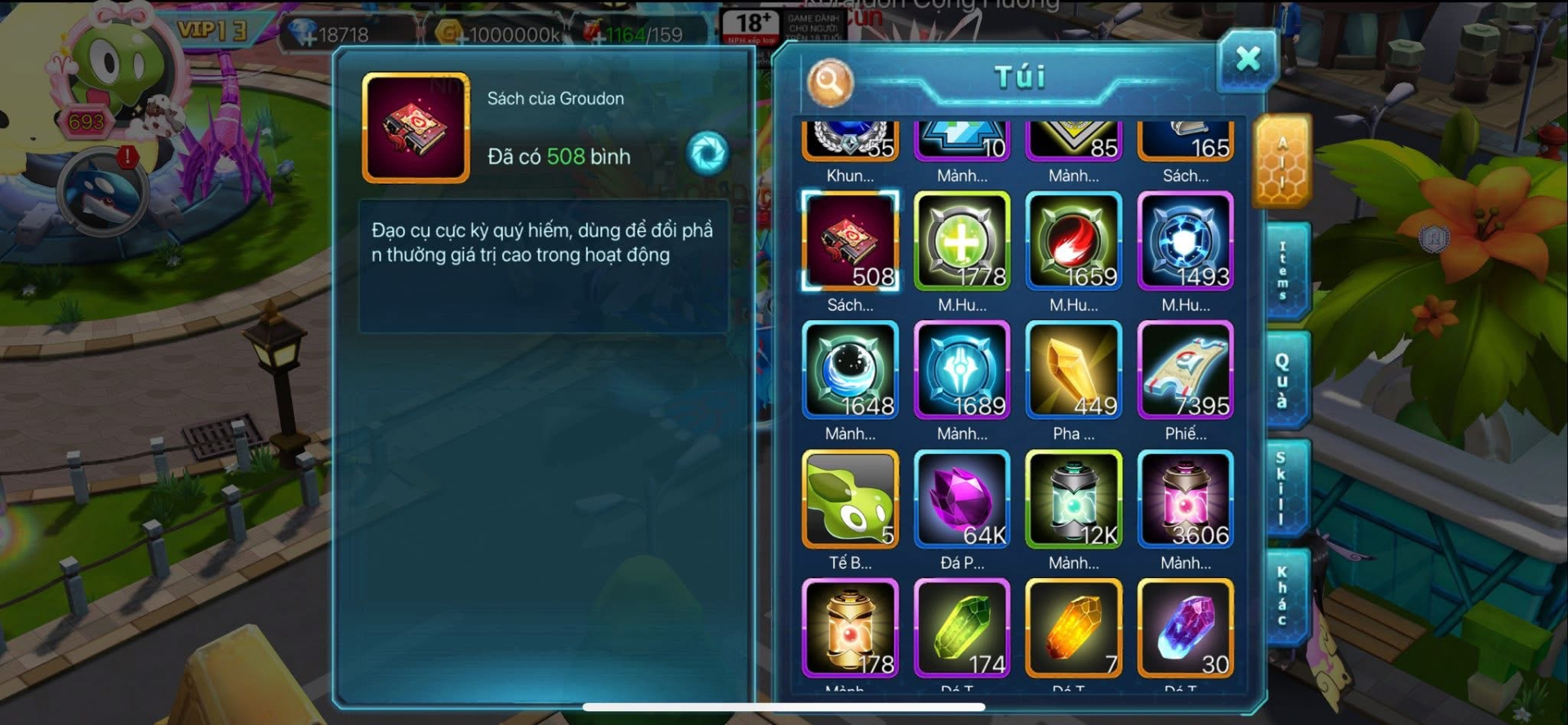Pick the green creature item slot
Image resolution: width=1568 pixels, height=725 pixels.
(x=850, y=499)
